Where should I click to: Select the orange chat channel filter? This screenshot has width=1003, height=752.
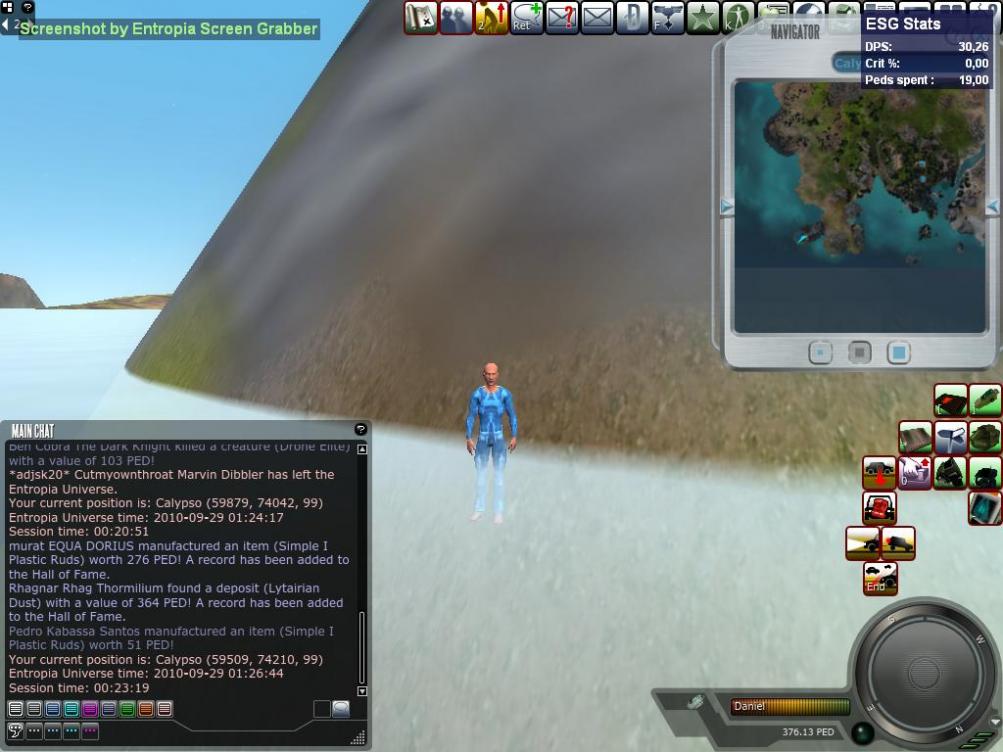(x=146, y=709)
